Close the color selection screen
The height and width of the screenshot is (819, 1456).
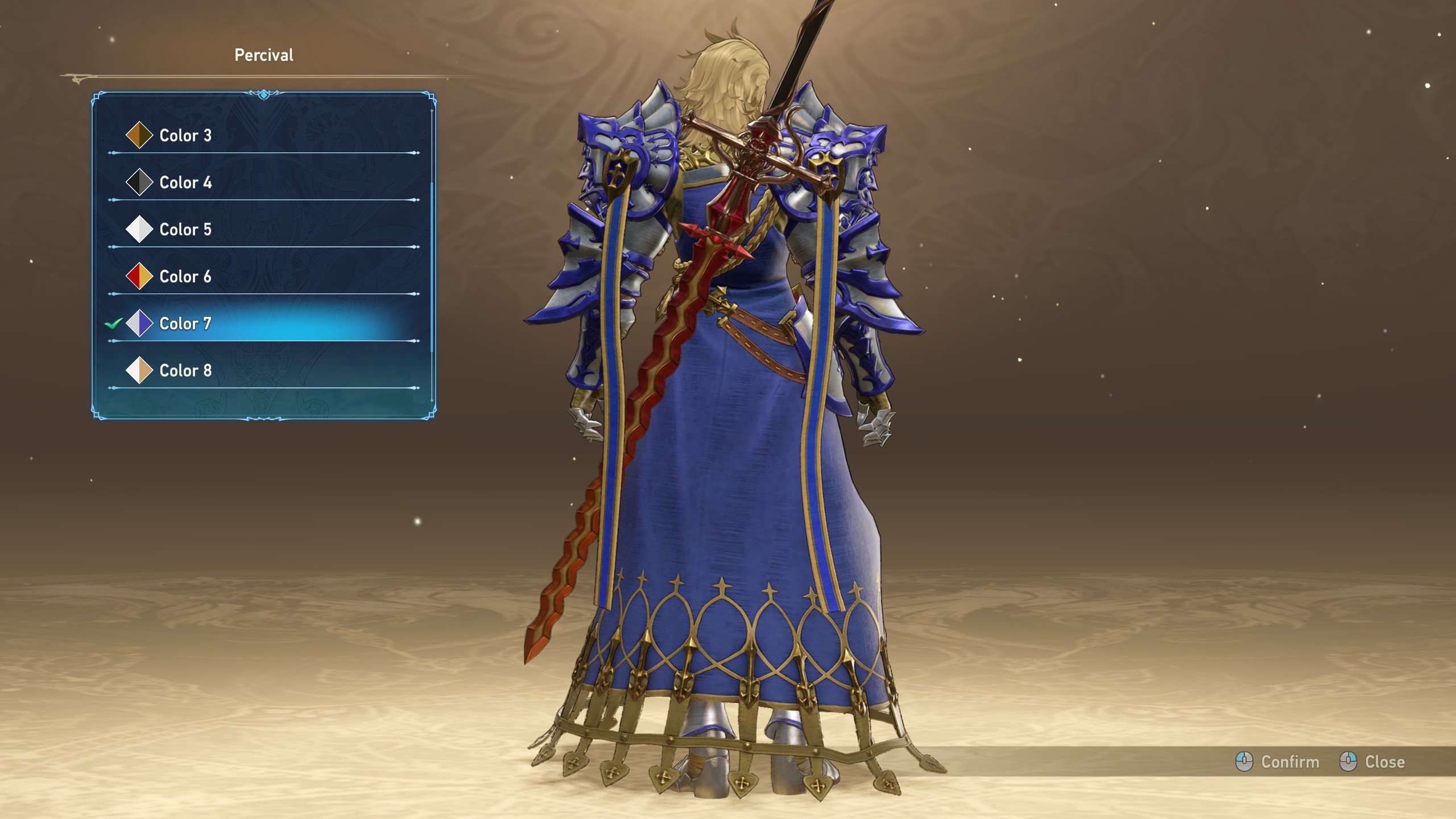pyautogui.click(x=1374, y=762)
